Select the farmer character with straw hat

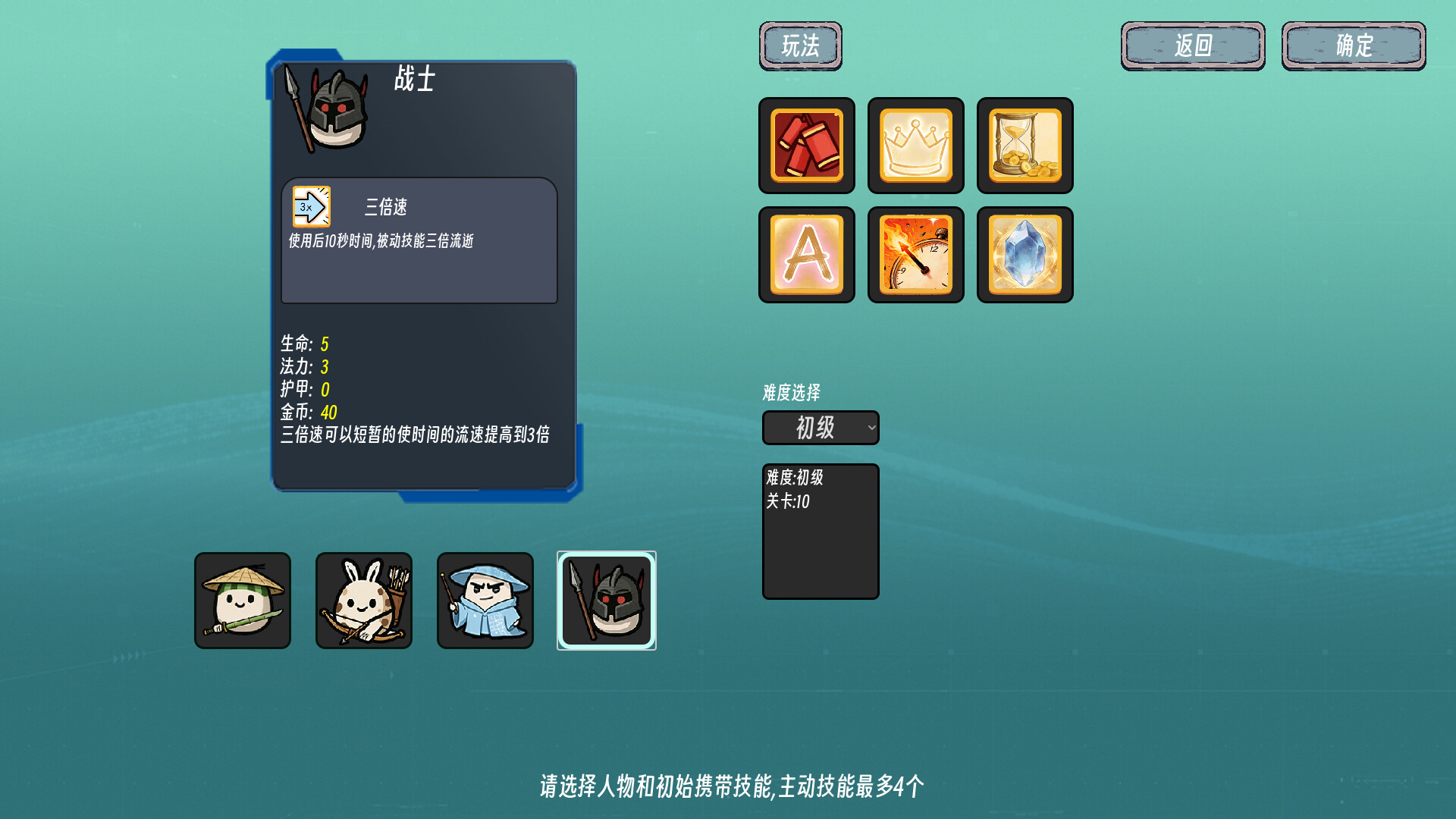(243, 600)
